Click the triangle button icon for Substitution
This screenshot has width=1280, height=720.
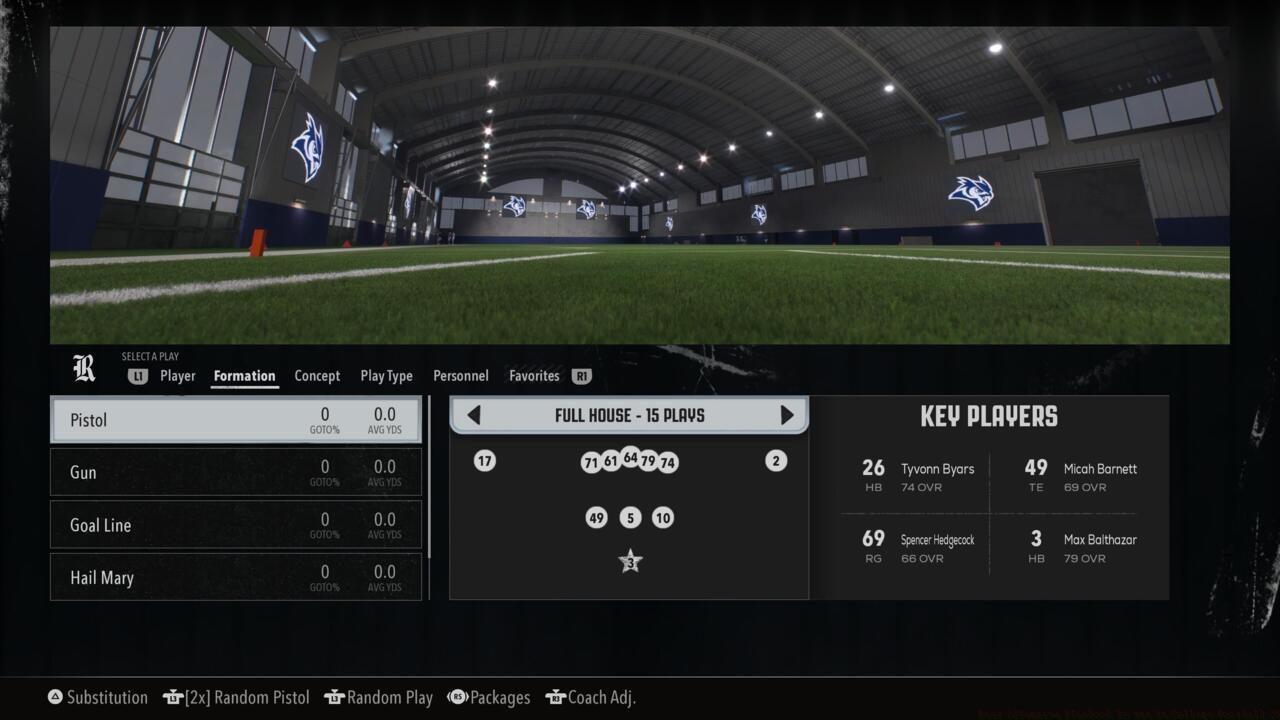(55, 697)
